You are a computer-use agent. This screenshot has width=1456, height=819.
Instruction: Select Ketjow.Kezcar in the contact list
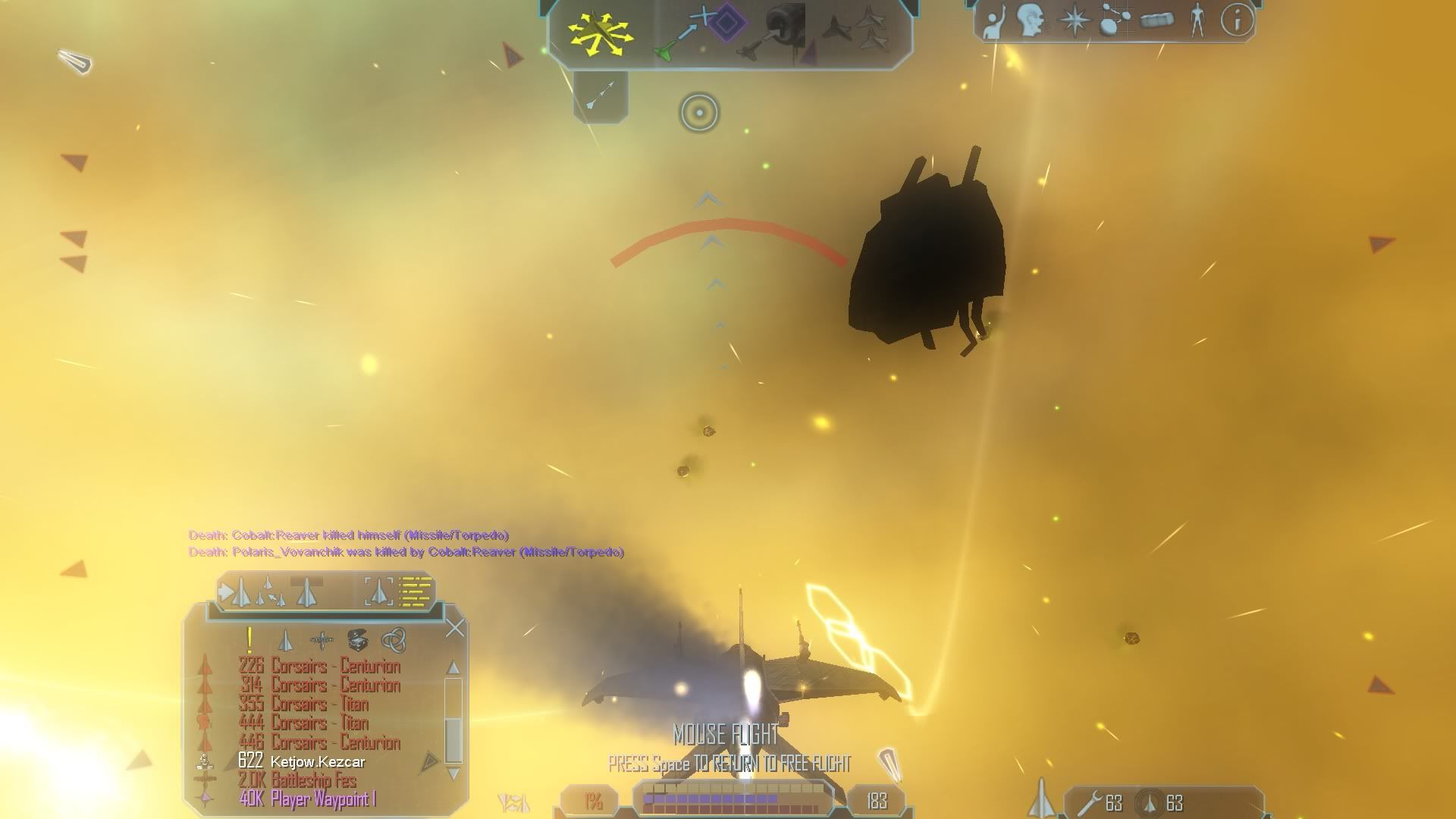coord(318,761)
